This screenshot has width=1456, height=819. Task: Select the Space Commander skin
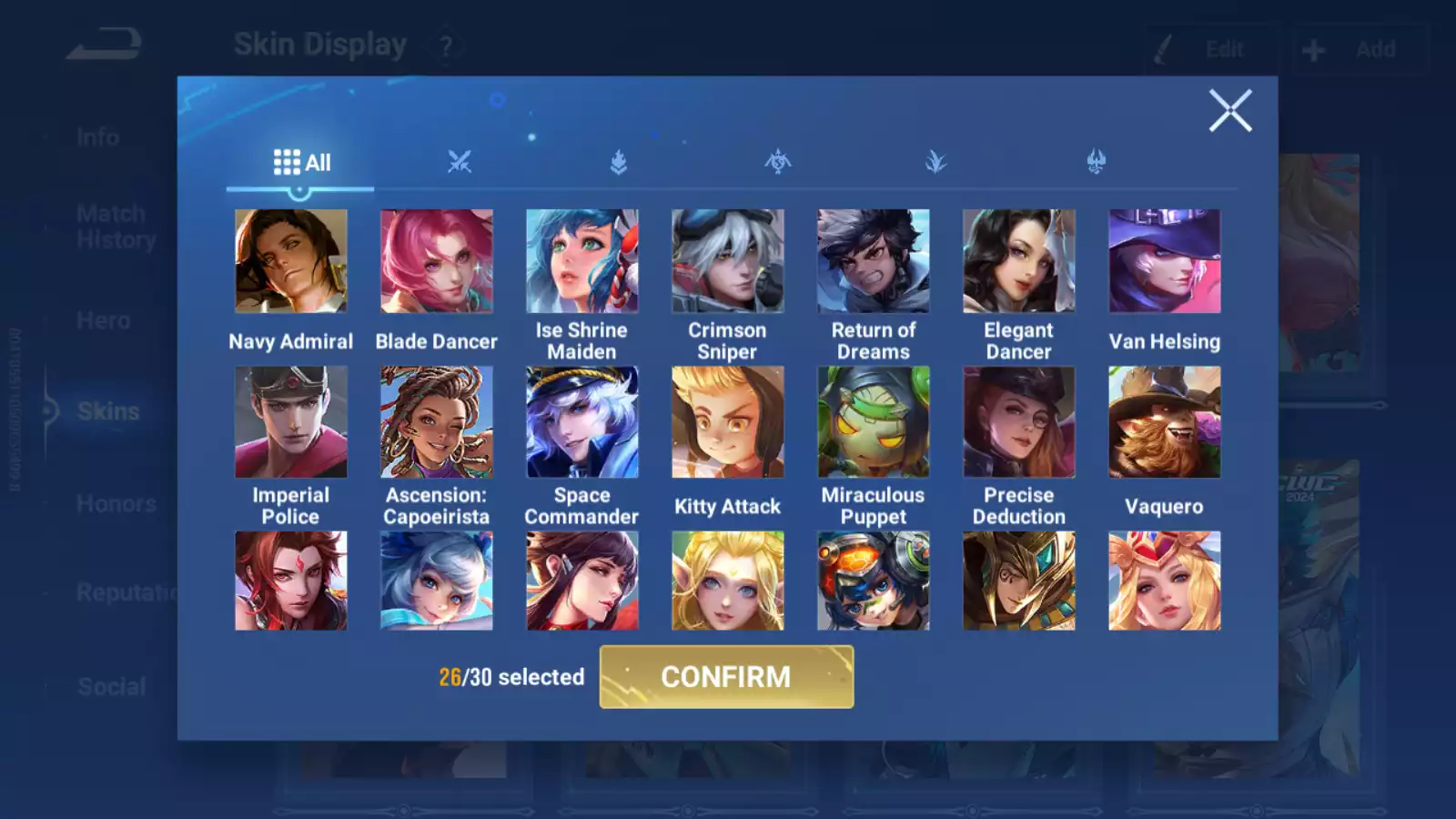pyautogui.click(x=582, y=422)
